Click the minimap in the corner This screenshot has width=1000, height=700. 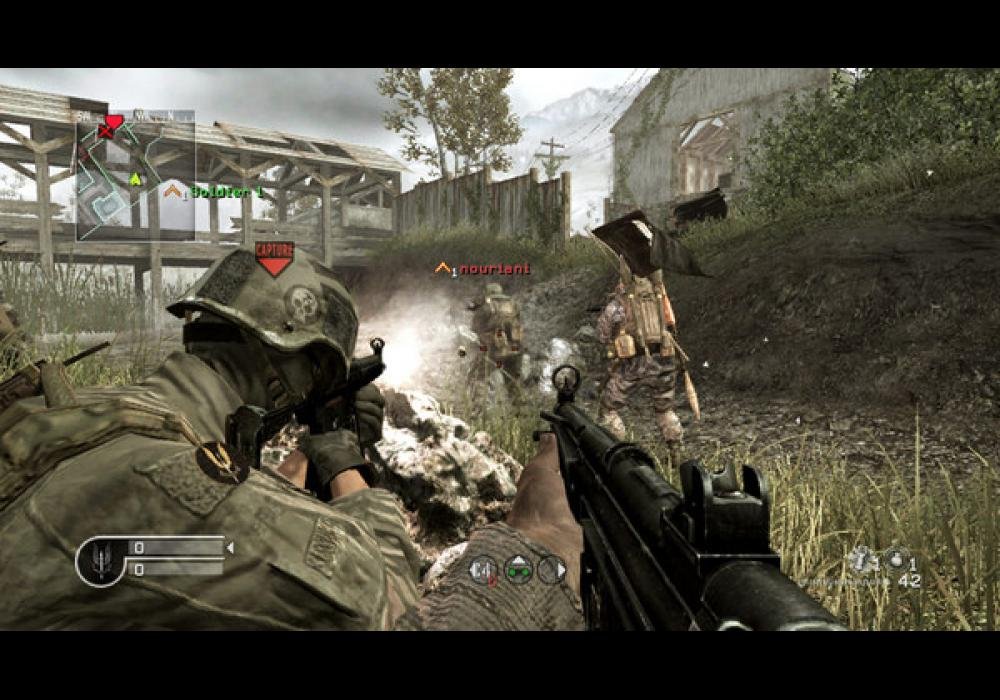(135, 176)
